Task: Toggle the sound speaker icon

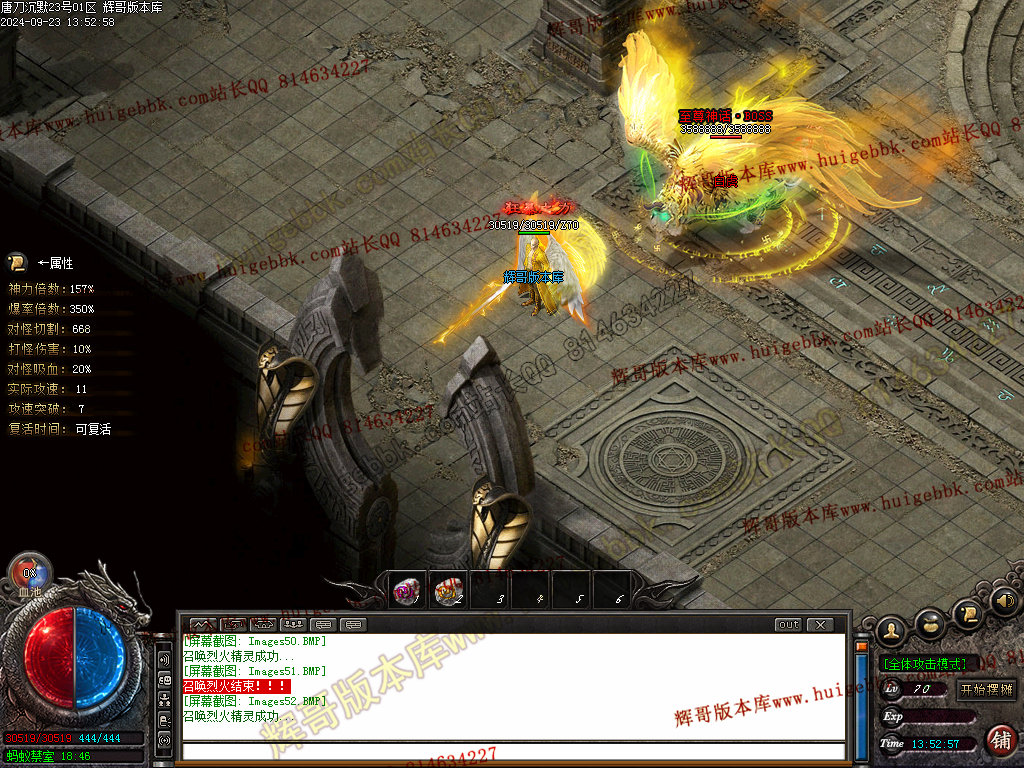Action: pyautogui.click(x=1004, y=601)
